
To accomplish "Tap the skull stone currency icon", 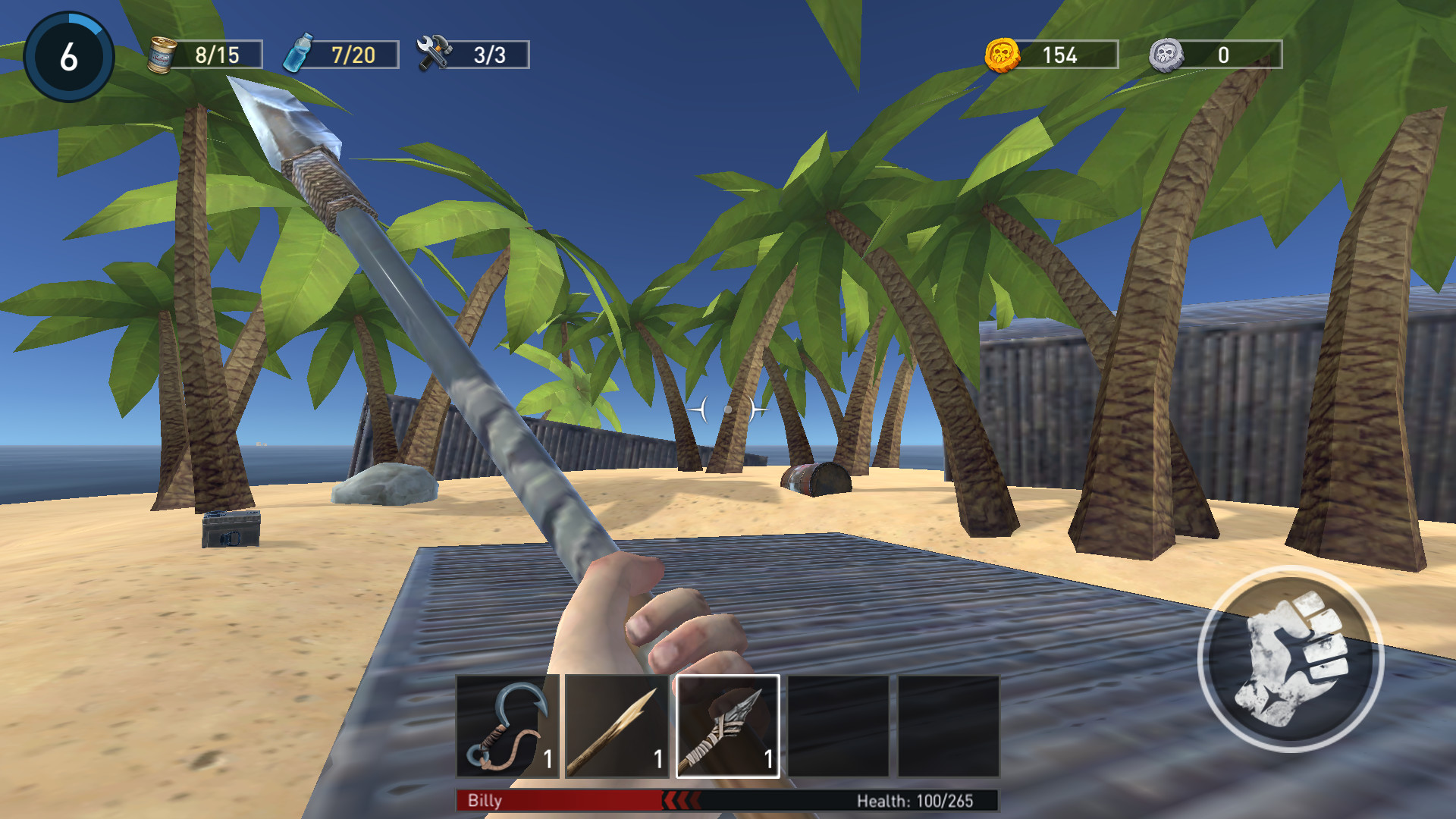I will [x=1166, y=53].
